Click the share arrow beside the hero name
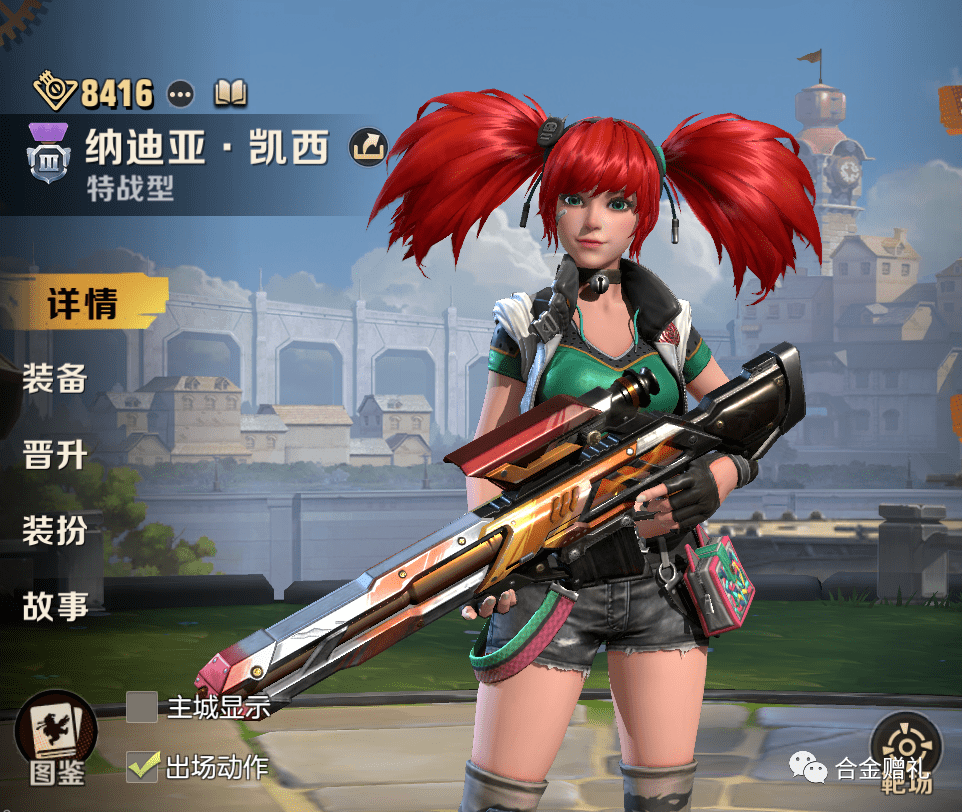 pyautogui.click(x=367, y=148)
